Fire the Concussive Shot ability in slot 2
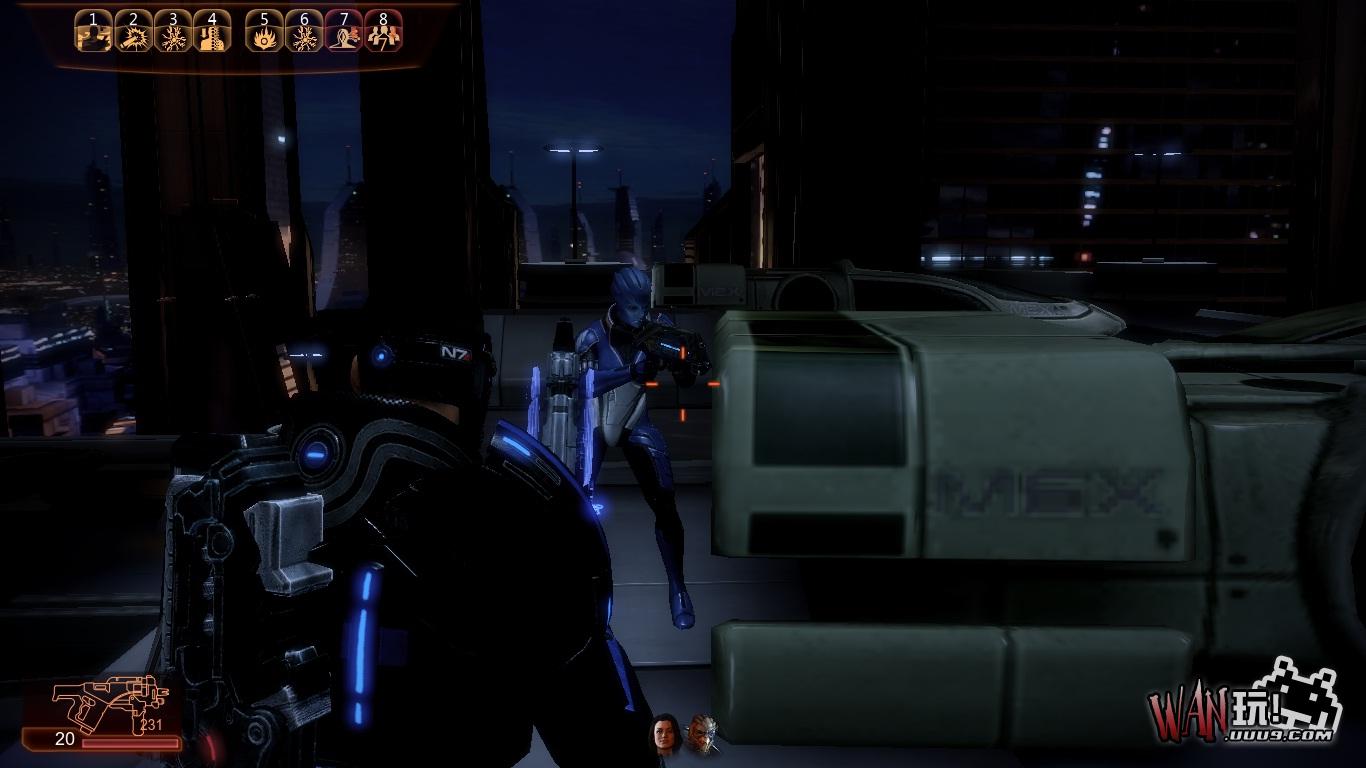Viewport: 1366px width, 768px height. click(134, 33)
